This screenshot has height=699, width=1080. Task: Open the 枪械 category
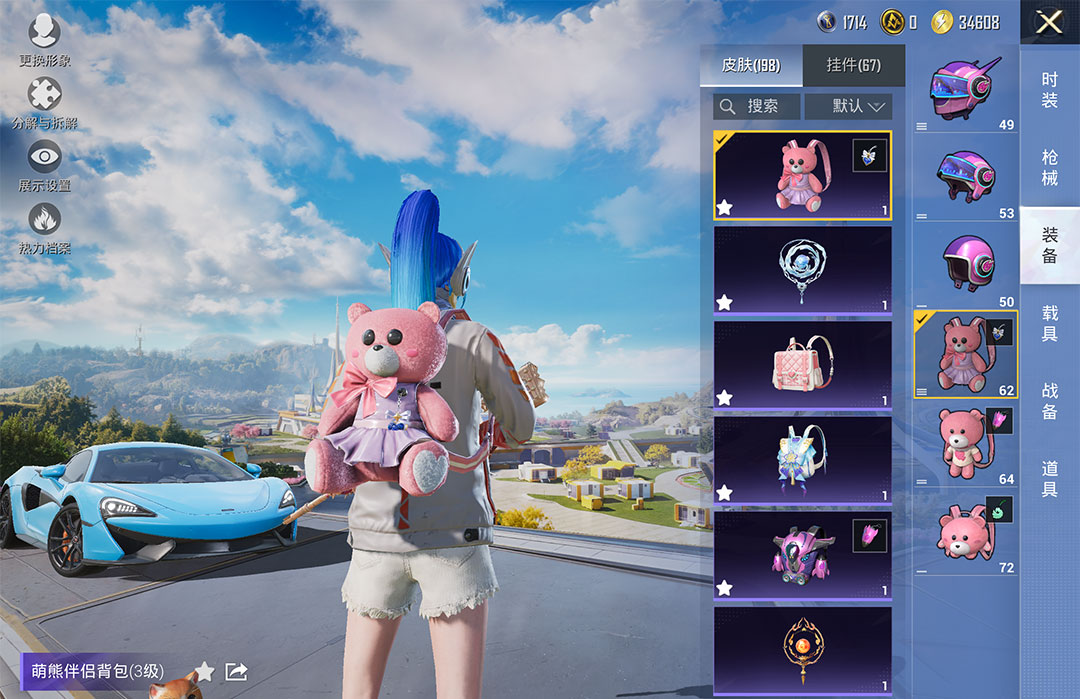(x=1049, y=168)
